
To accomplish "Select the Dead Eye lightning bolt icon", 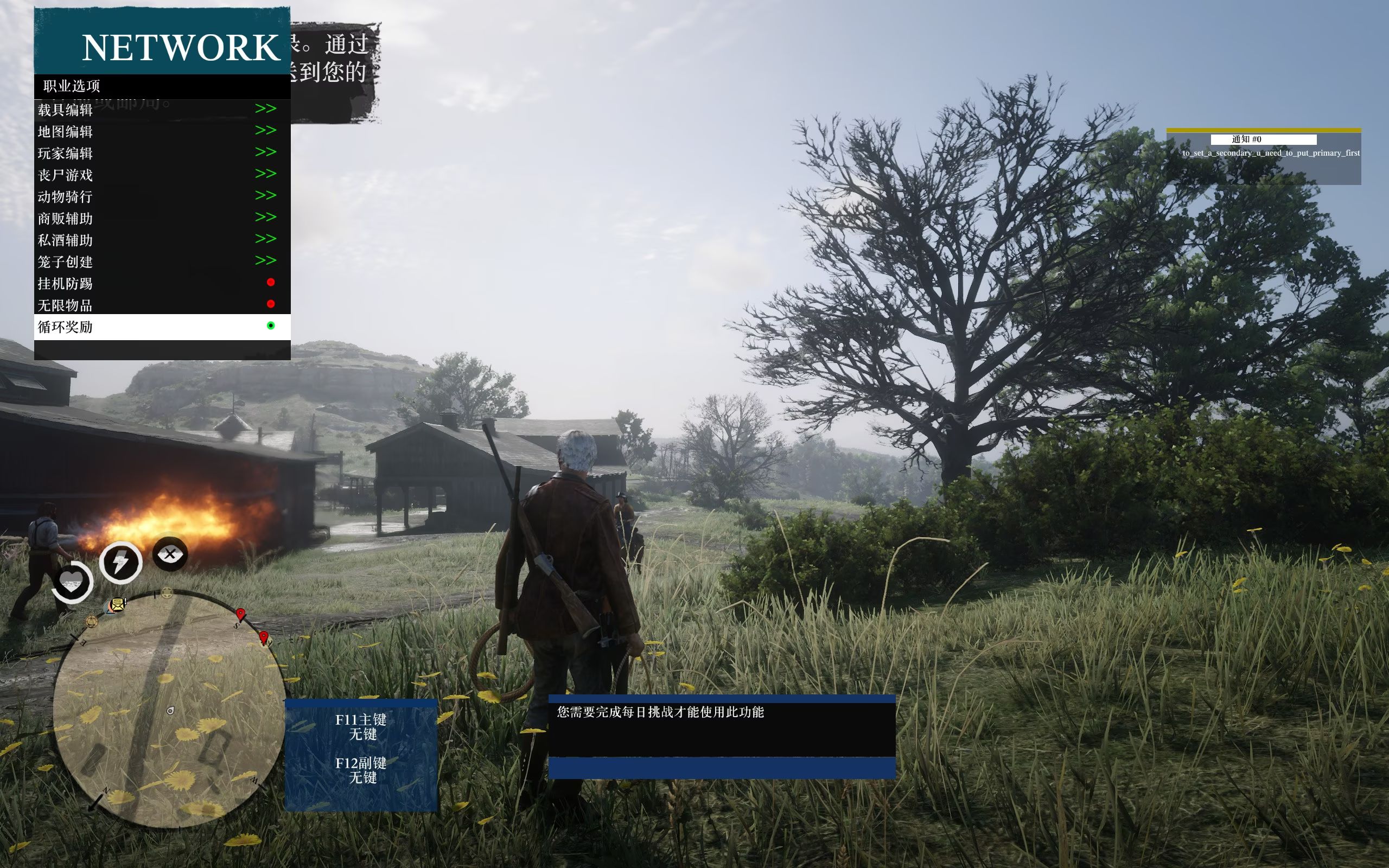I will (x=120, y=562).
